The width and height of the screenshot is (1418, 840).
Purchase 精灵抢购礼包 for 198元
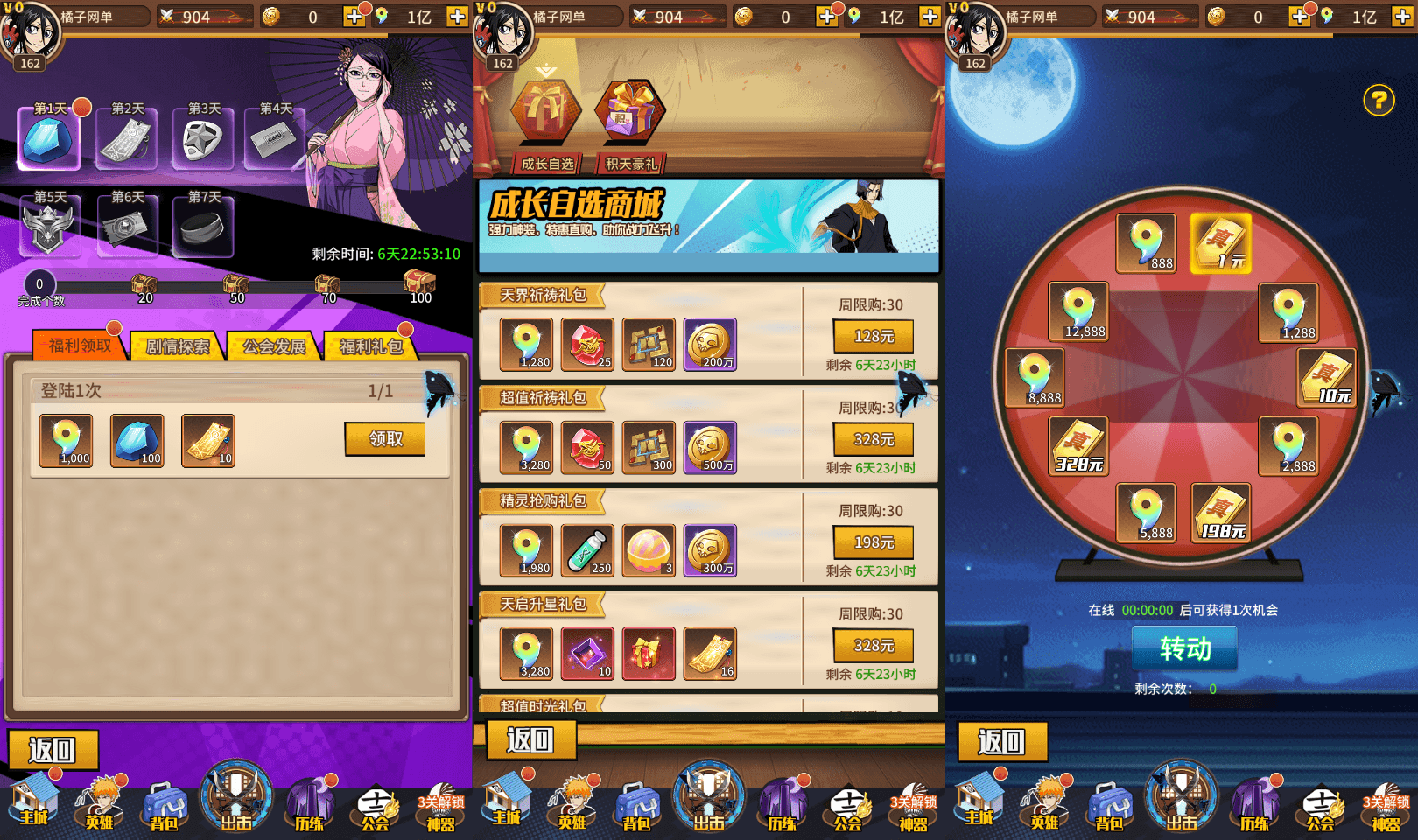(873, 542)
